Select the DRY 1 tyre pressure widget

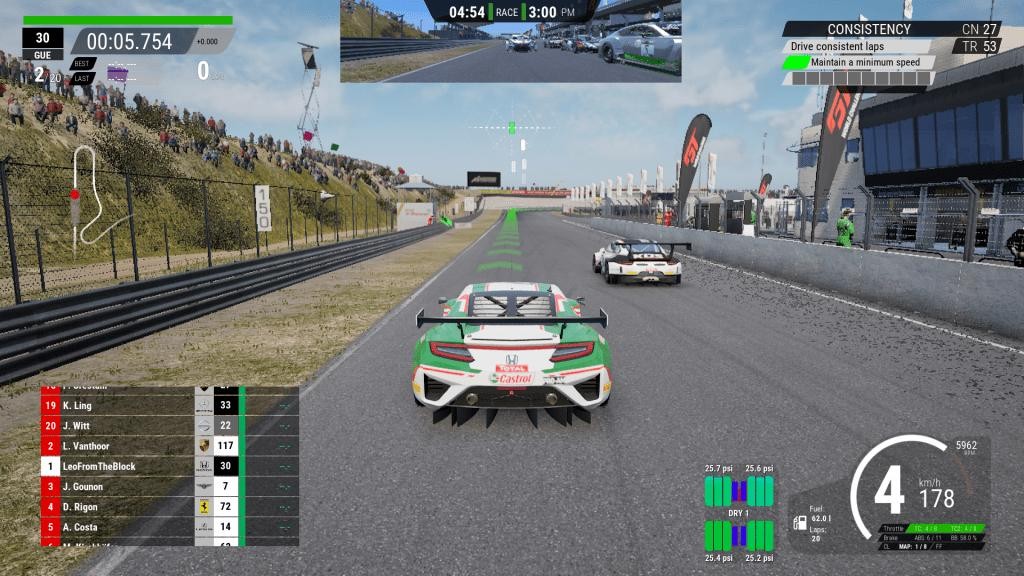(x=739, y=513)
